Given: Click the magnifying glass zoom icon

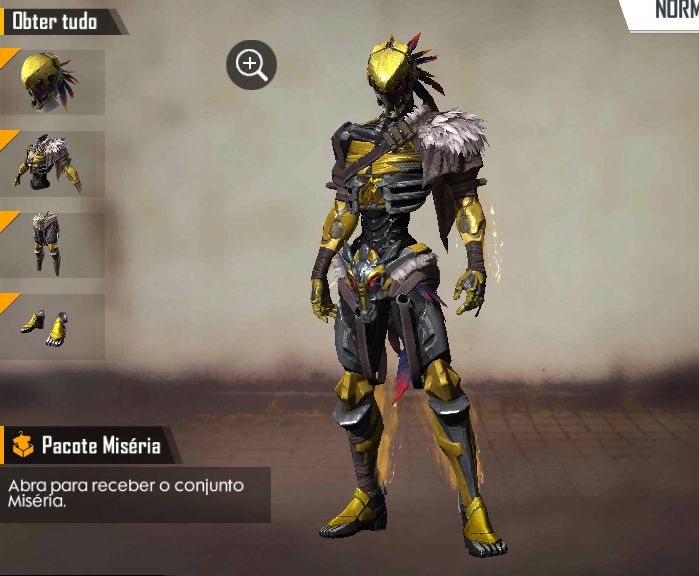Looking at the screenshot, I should [251, 66].
